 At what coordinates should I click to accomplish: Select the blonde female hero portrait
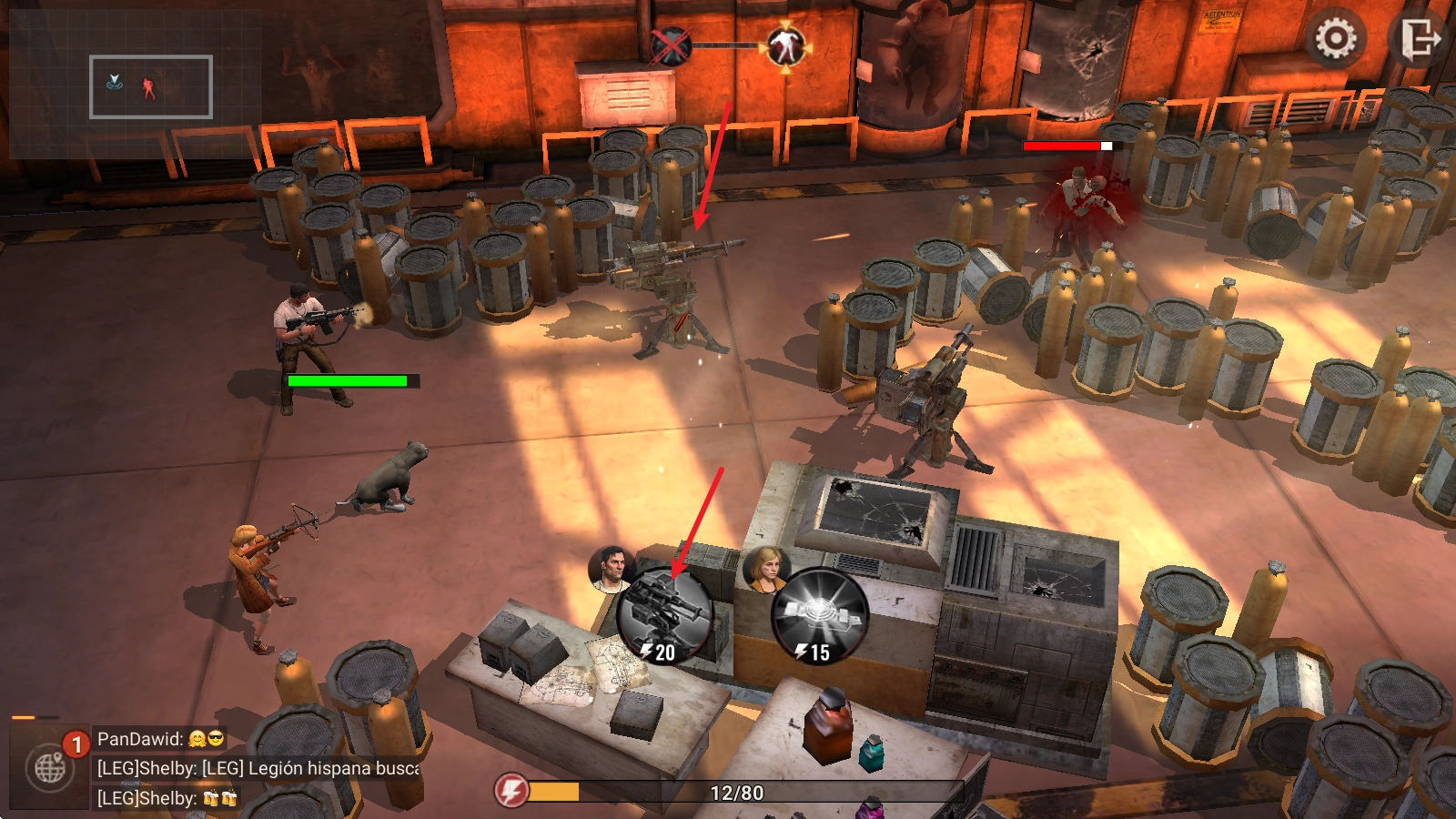click(767, 567)
